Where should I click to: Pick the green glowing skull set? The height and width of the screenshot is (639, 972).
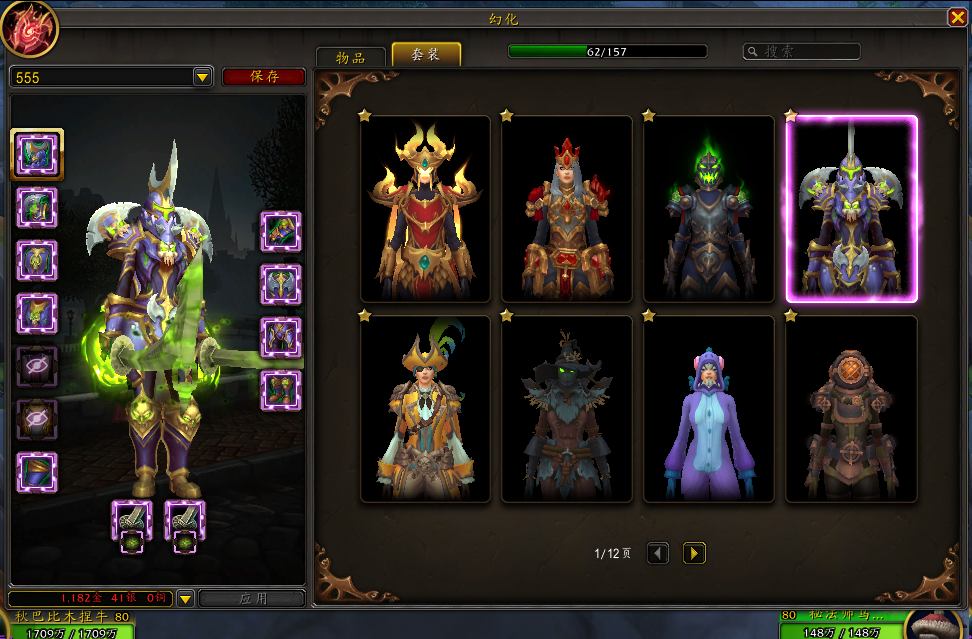coord(709,208)
